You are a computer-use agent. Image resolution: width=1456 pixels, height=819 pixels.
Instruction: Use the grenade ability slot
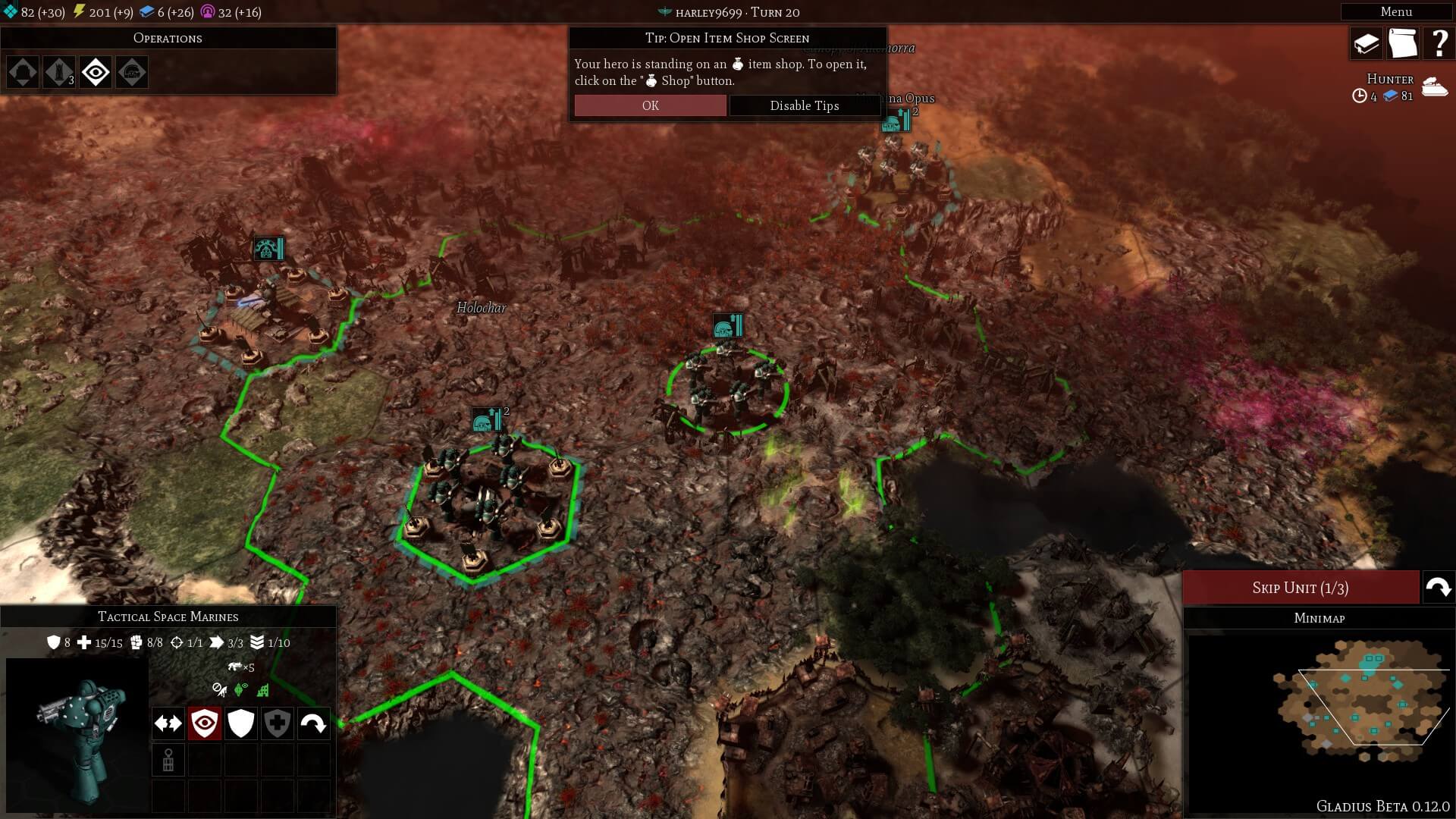tap(168, 760)
